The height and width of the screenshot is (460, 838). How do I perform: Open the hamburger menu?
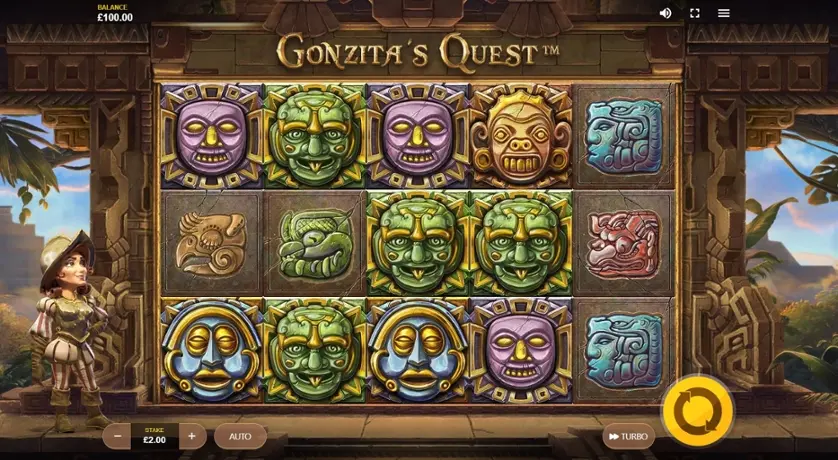(x=724, y=13)
